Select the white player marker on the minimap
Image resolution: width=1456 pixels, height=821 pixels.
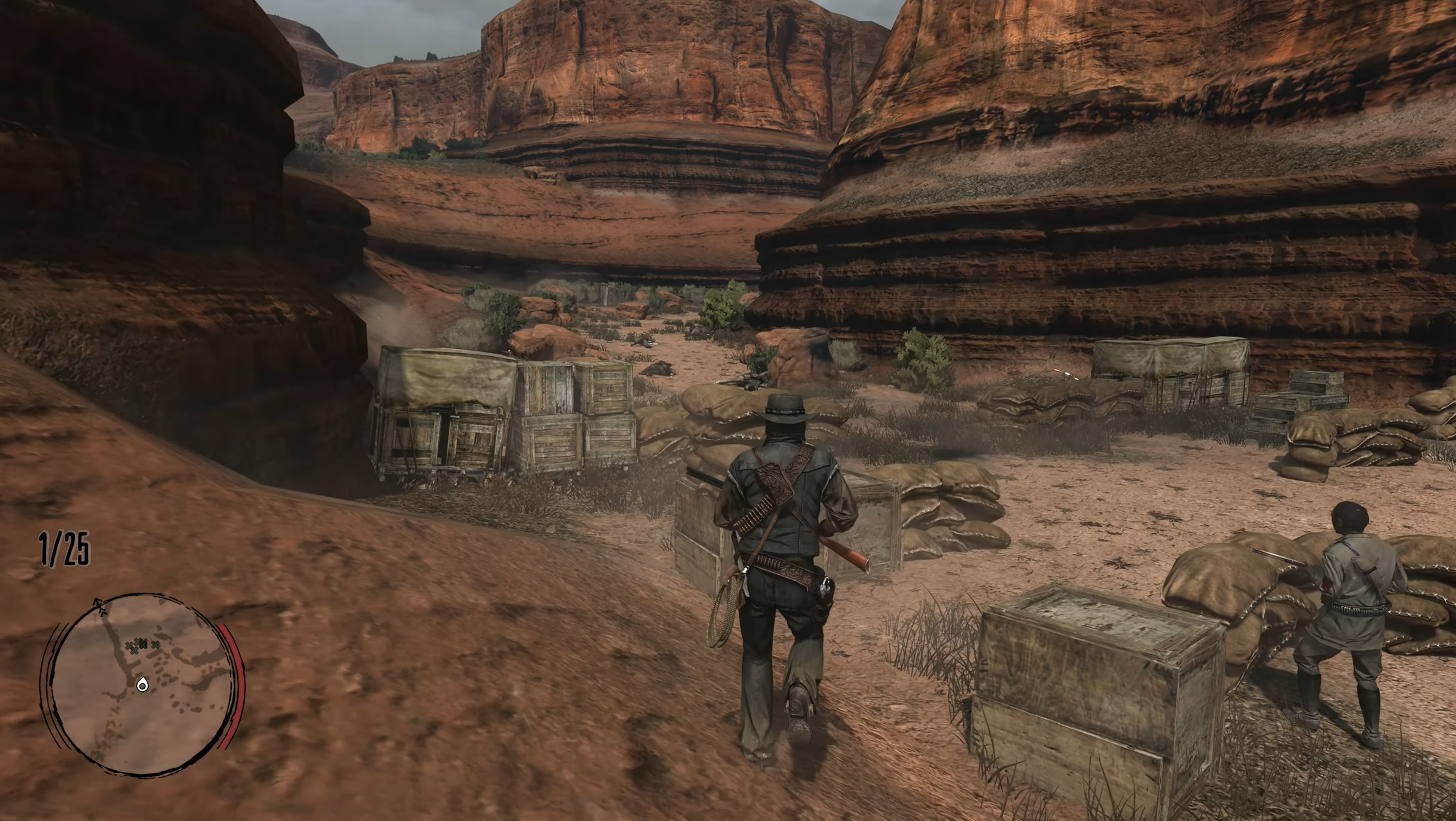pos(142,685)
